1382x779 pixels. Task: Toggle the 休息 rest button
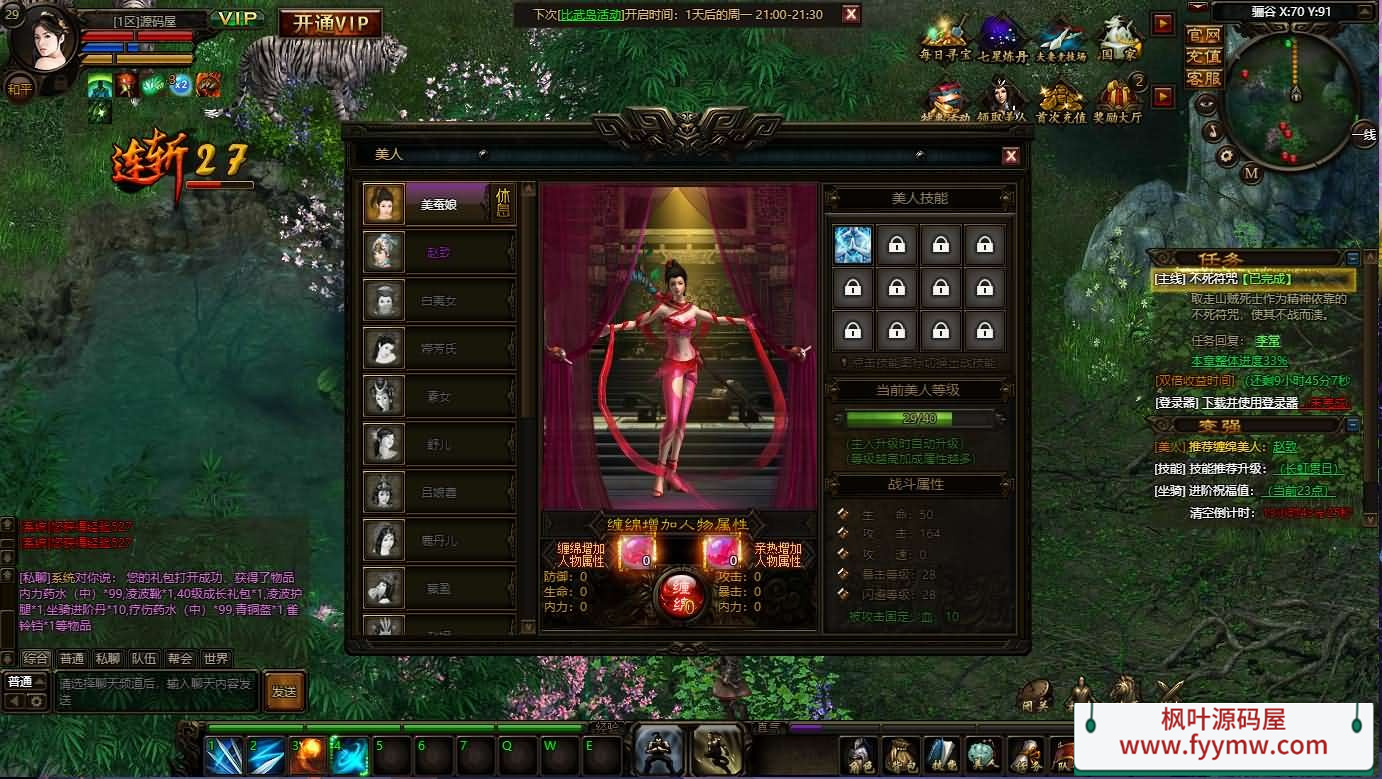click(502, 203)
